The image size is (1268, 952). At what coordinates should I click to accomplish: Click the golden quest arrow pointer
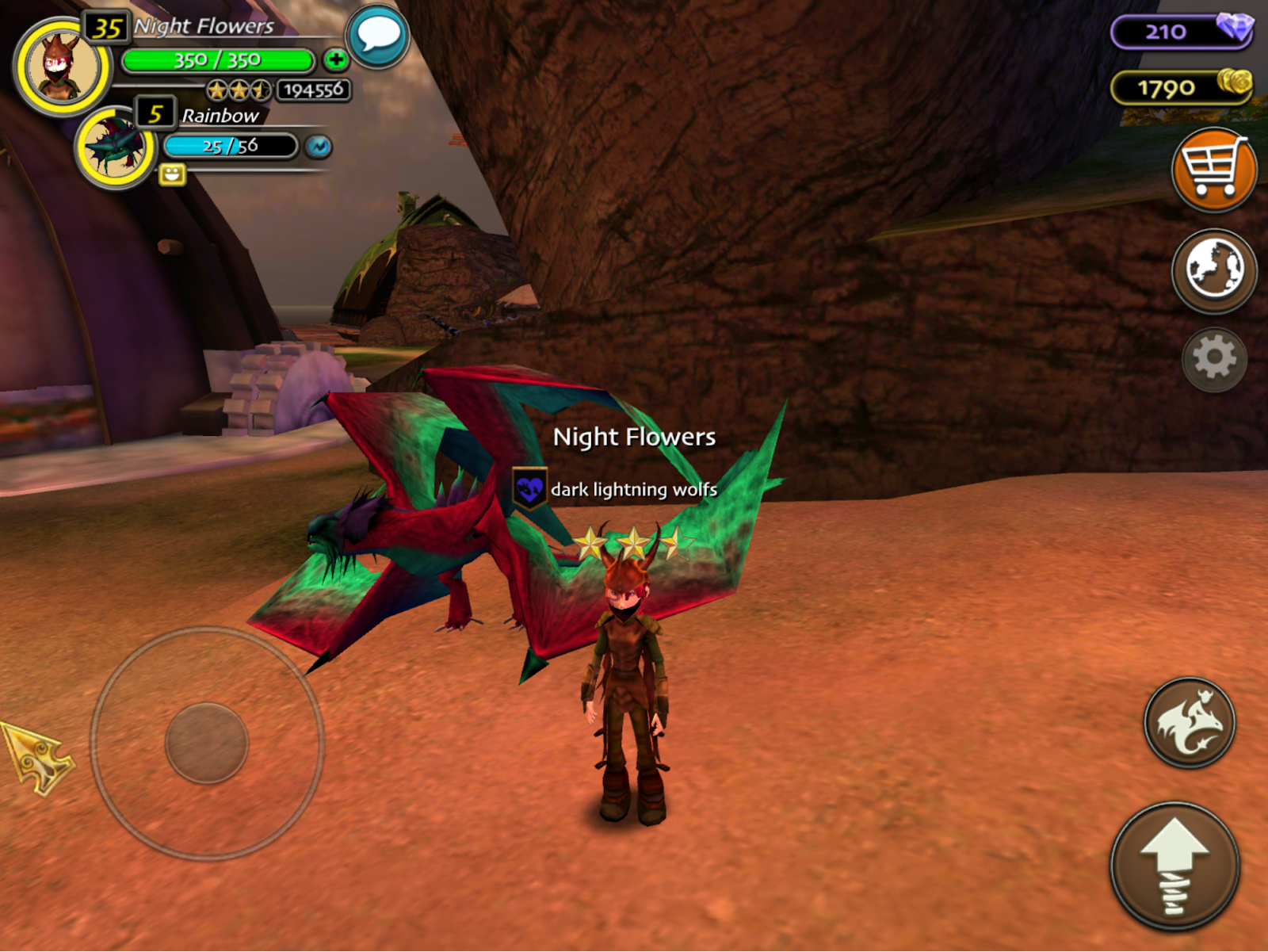(x=37, y=759)
